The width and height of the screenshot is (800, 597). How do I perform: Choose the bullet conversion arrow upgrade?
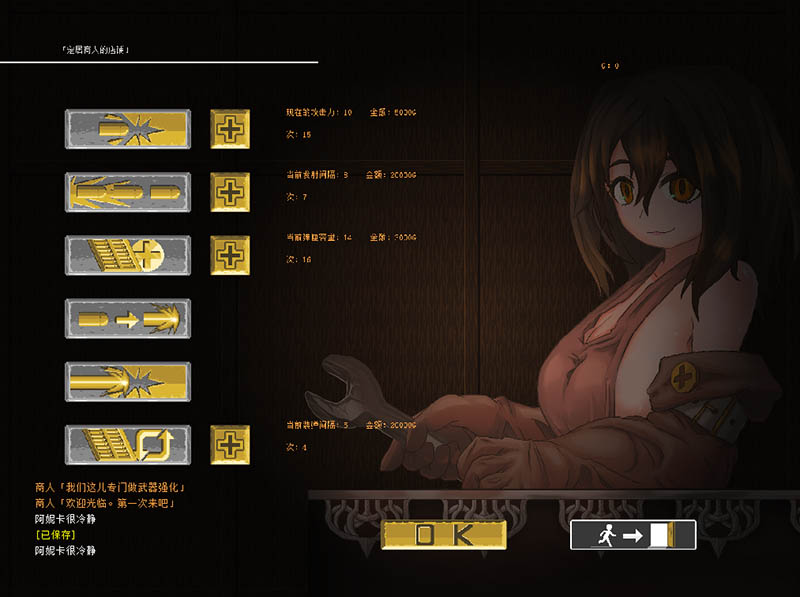127,318
